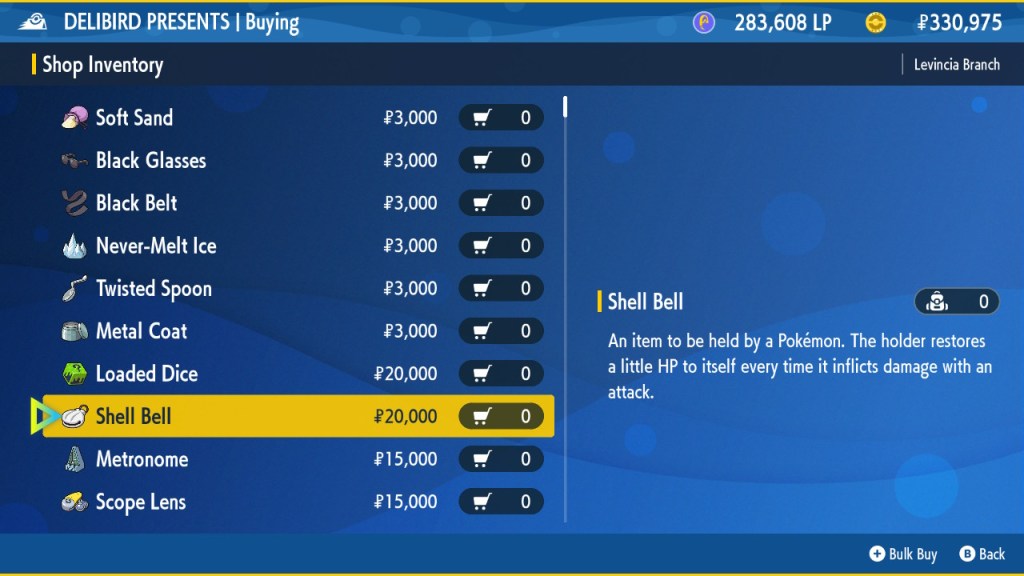
Task: Click the Scope Lens cart quantity
Action: 501,502
